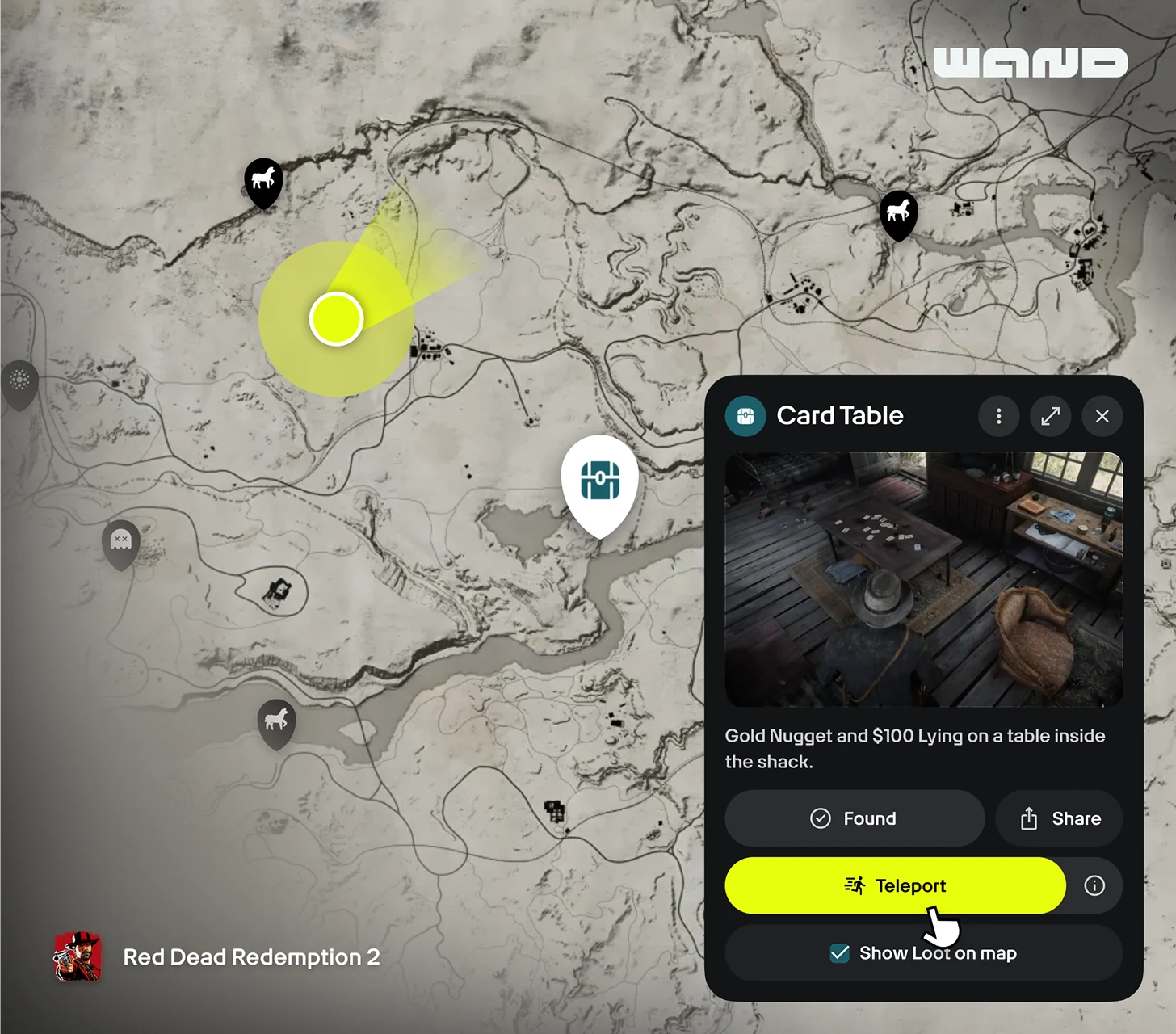Open the three-dot options menu
Screen dimensions: 1176x1034
point(998,416)
